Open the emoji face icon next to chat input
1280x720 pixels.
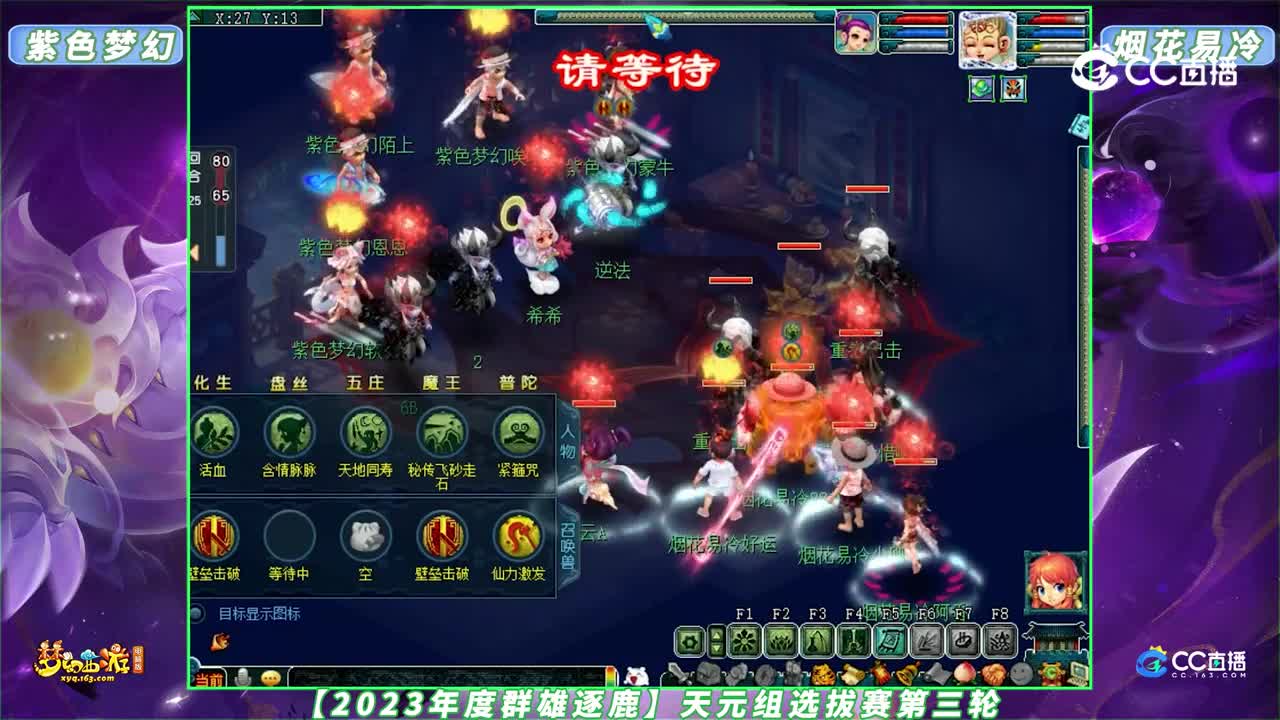pos(270,677)
